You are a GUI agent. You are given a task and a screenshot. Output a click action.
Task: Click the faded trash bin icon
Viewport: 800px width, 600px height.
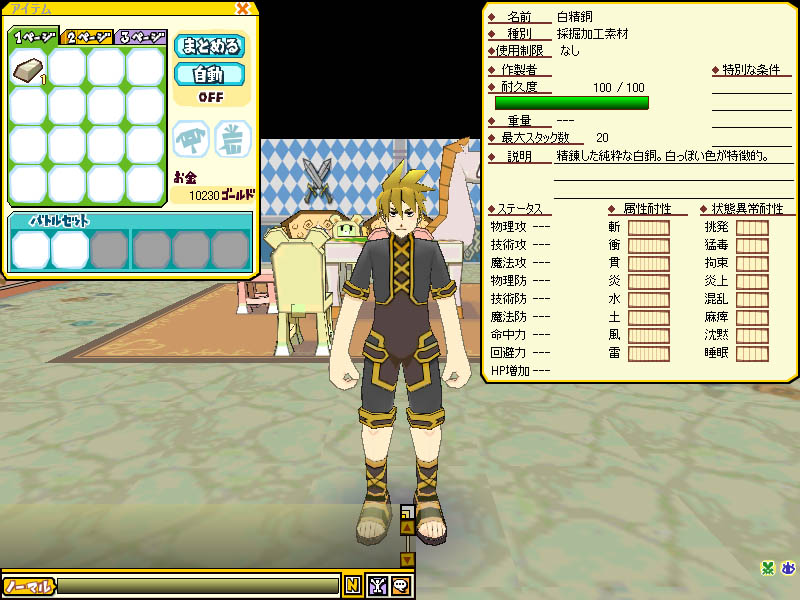(x=232, y=140)
